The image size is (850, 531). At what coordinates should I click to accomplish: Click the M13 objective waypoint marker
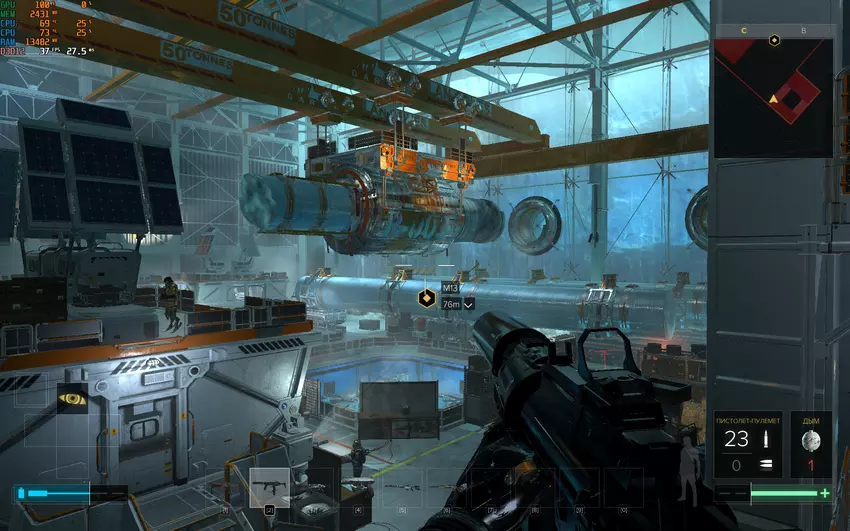pos(425,297)
